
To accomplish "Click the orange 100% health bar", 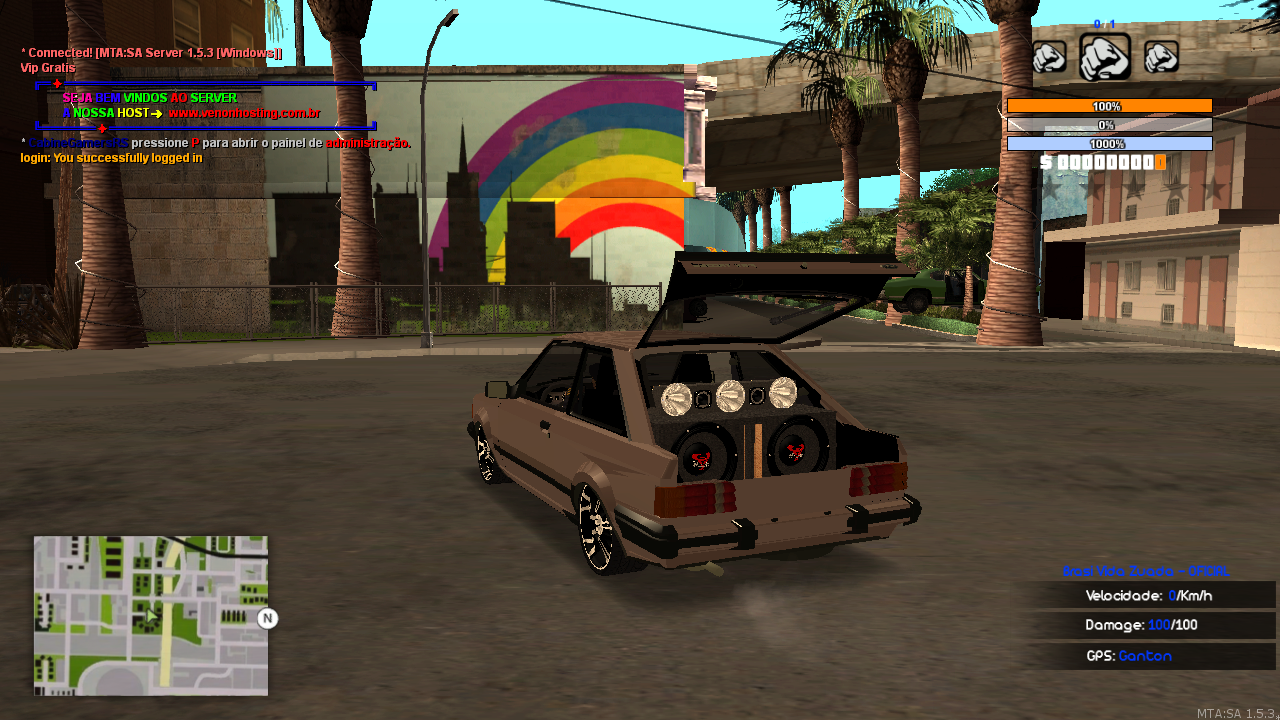I will coord(1111,105).
